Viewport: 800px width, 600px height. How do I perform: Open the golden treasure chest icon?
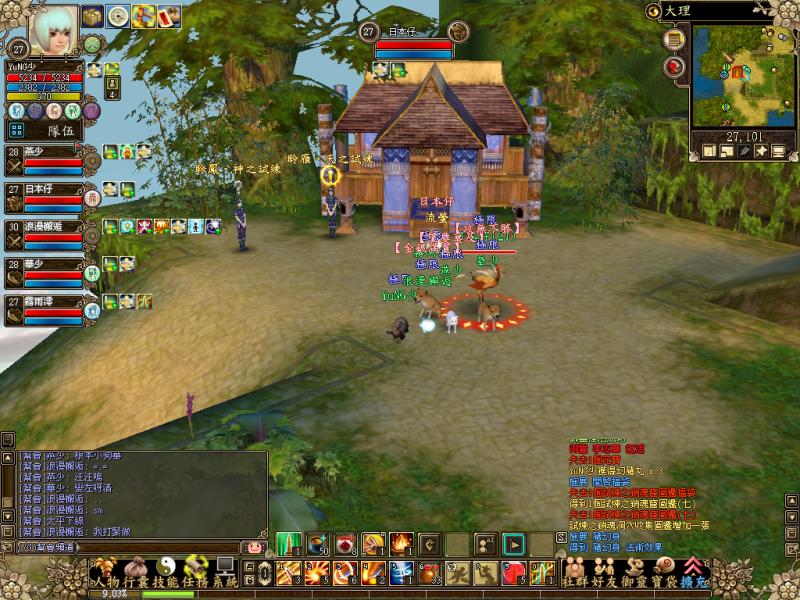(x=93, y=16)
